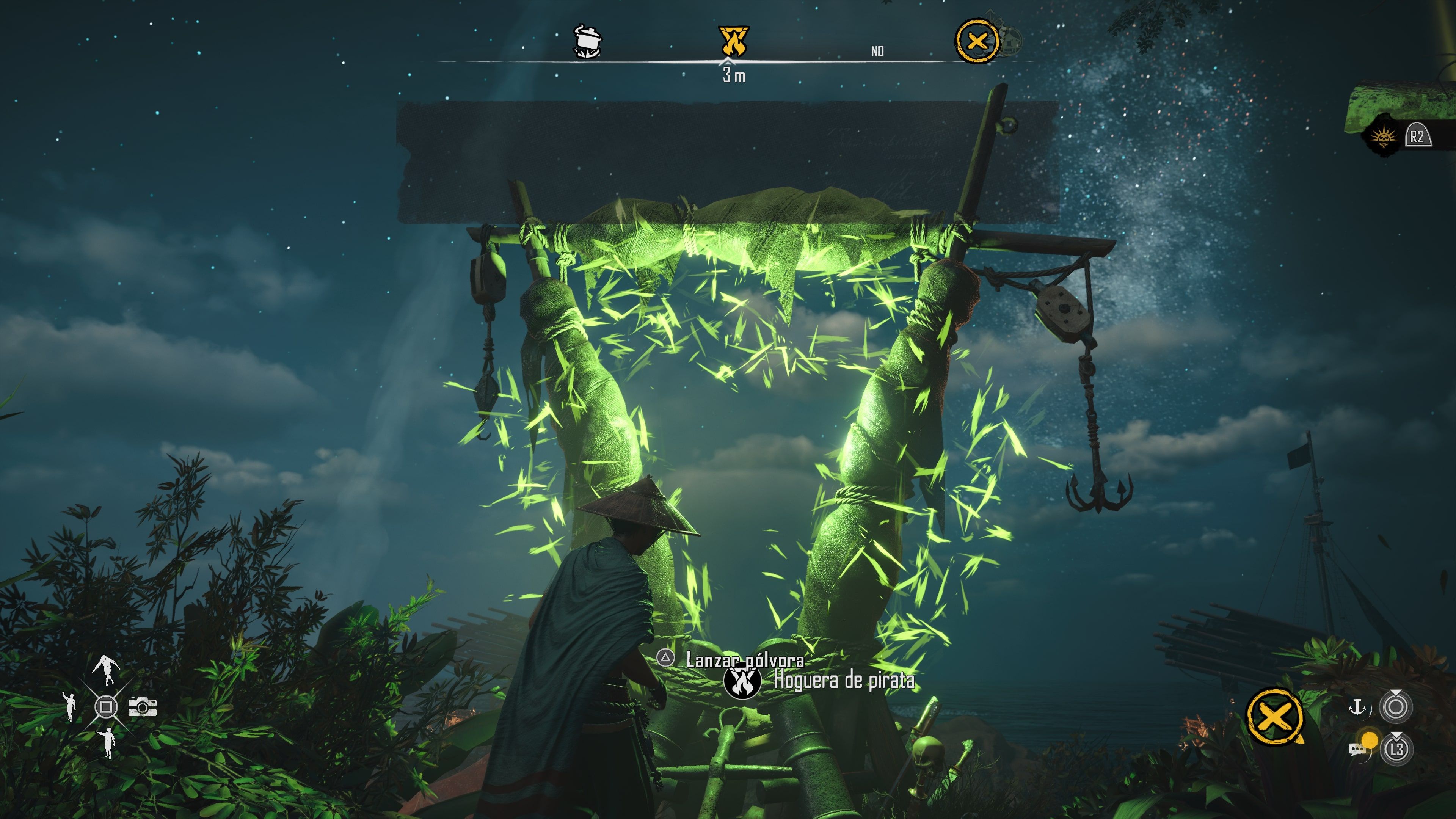Select the white anchor icon
The height and width of the screenshot is (819, 1456).
click(x=1357, y=706)
